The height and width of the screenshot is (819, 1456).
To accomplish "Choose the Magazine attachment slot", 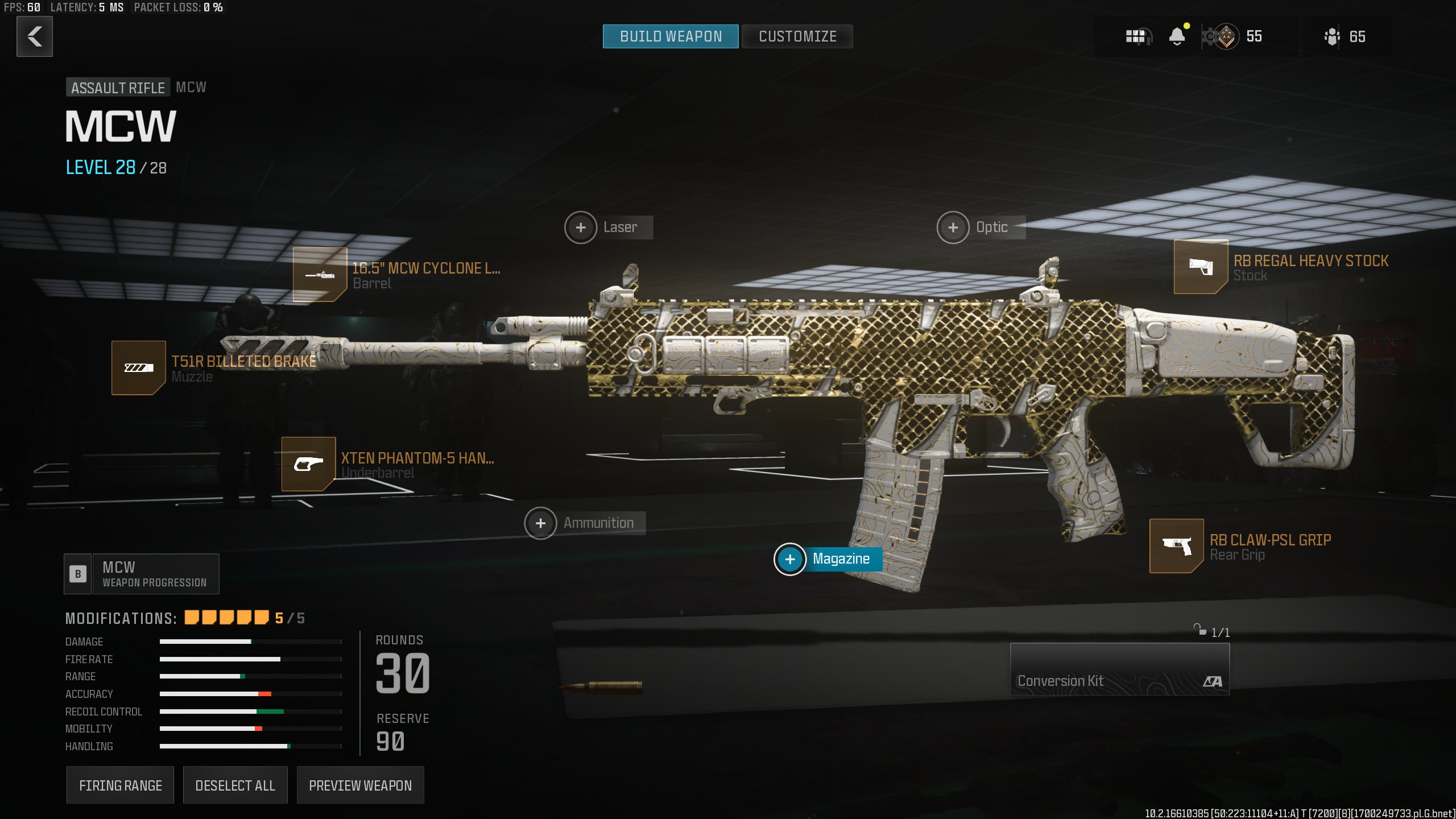I will (791, 559).
